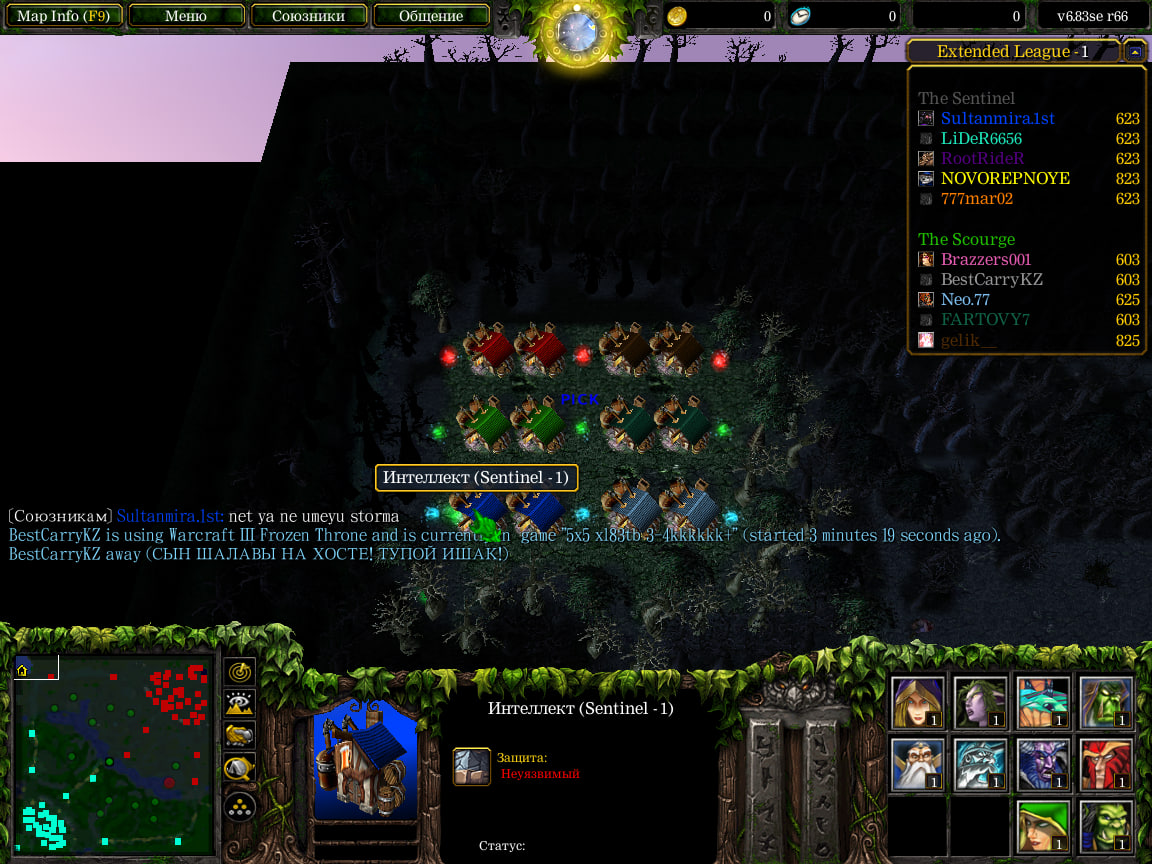Screen dimensions: 1152x864
Task: Pick the white-bearded Keeper of the Light
Action: [x=918, y=765]
